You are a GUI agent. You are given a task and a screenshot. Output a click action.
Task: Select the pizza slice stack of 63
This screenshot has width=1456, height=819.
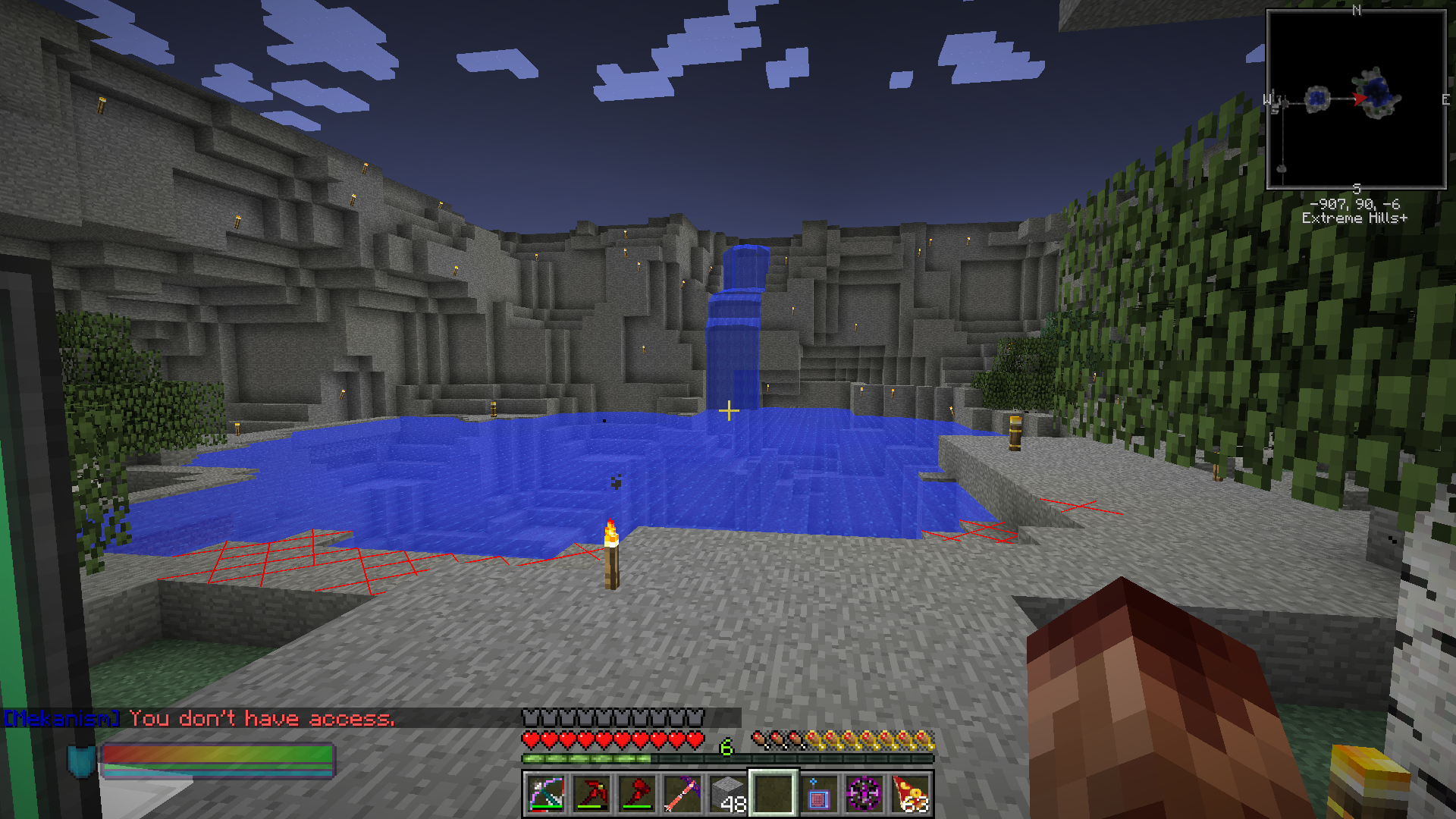pyautogui.click(x=910, y=794)
